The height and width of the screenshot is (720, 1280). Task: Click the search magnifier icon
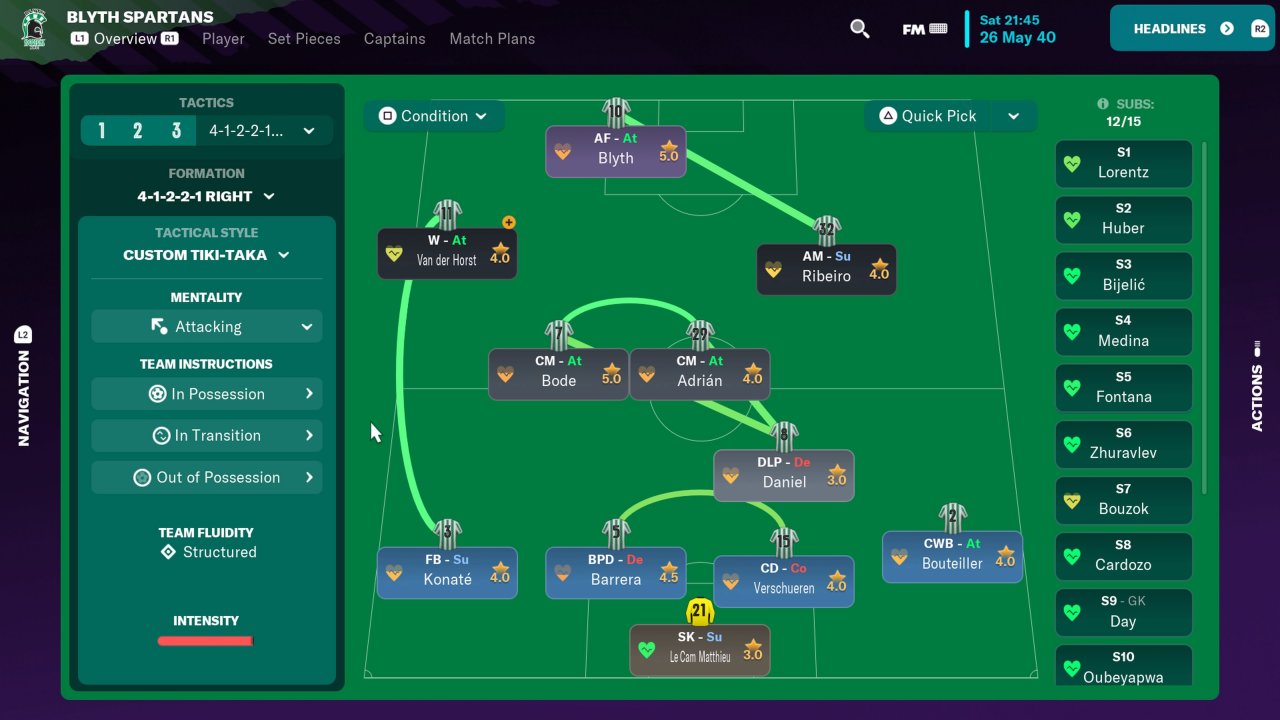pyautogui.click(x=859, y=29)
